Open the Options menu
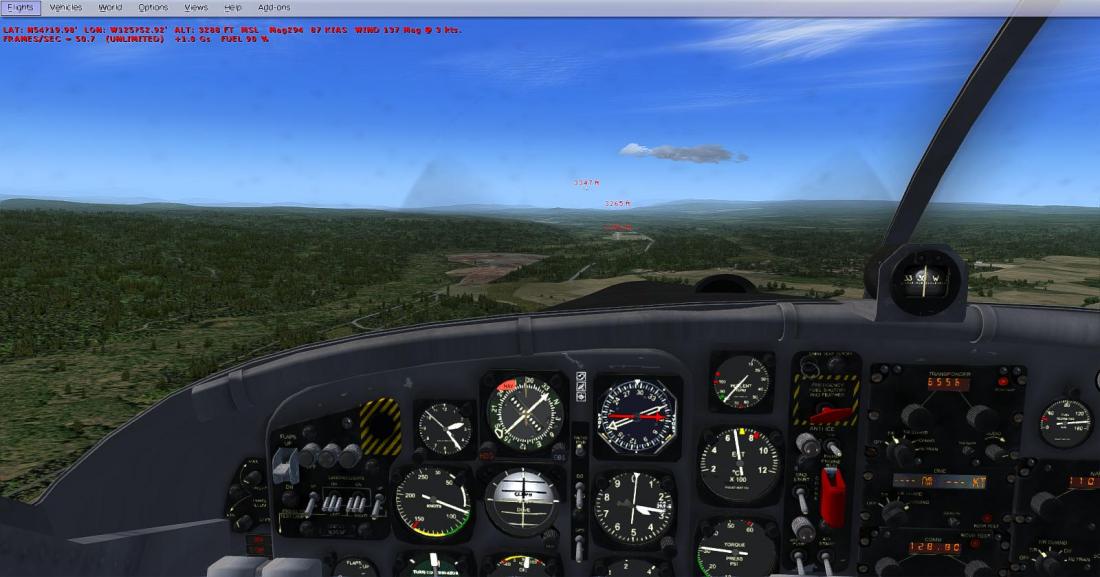The width and height of the screenshot is (1100, 577). tap(153, 7)
